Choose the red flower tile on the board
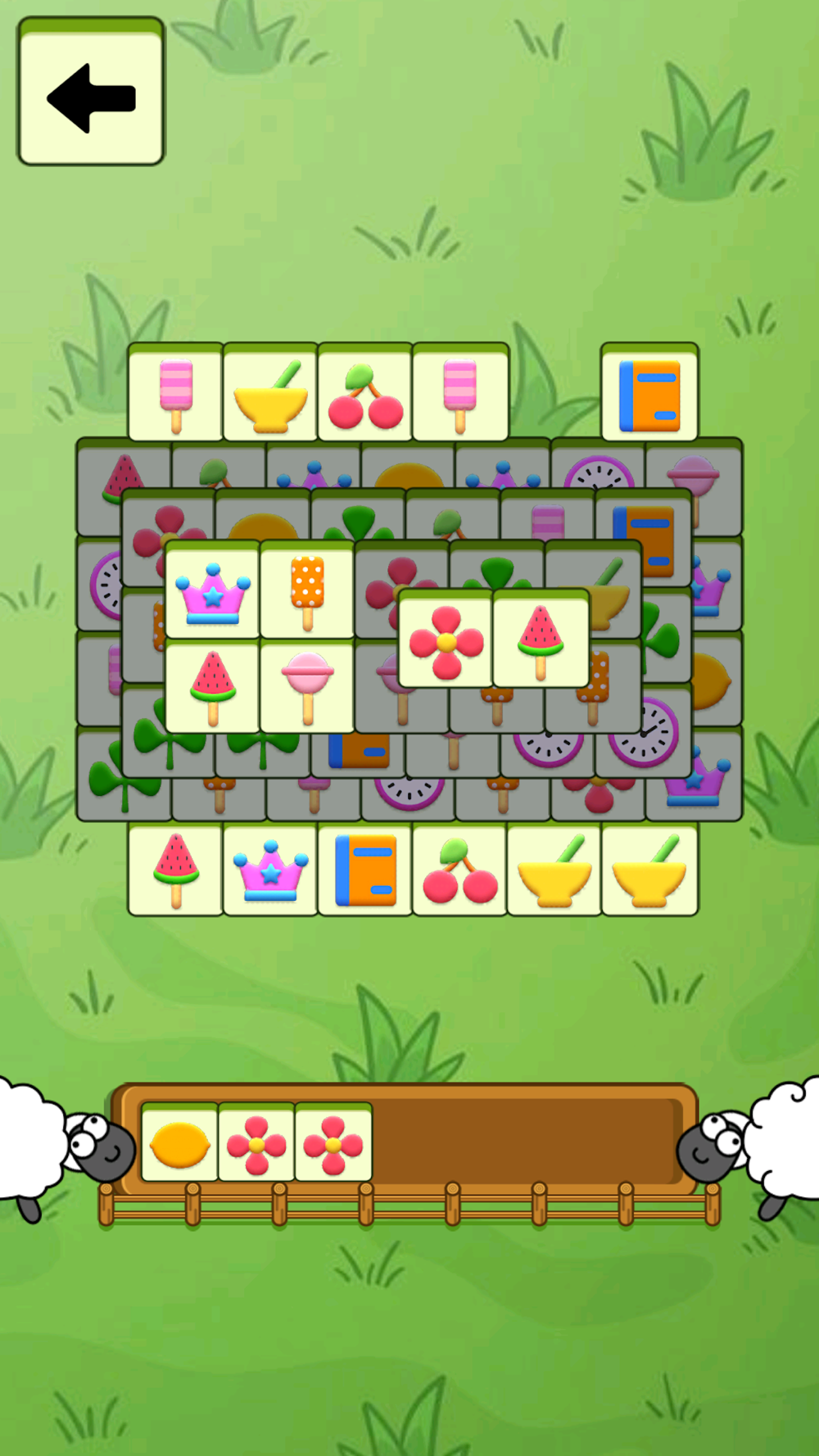 (x=446, y=640)
